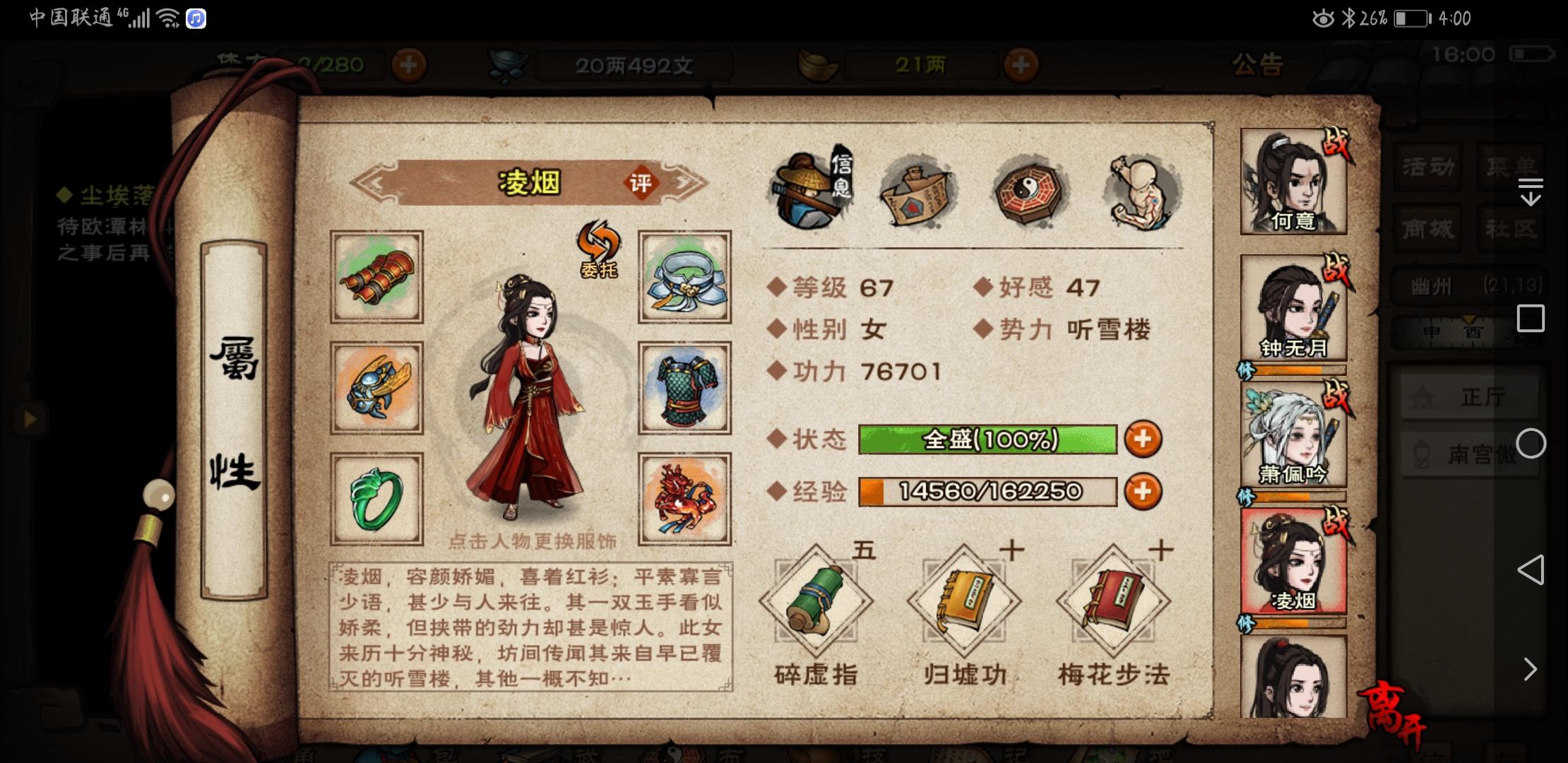
Task: Open the 商城 mall menu
Action: pos(1428,230)
